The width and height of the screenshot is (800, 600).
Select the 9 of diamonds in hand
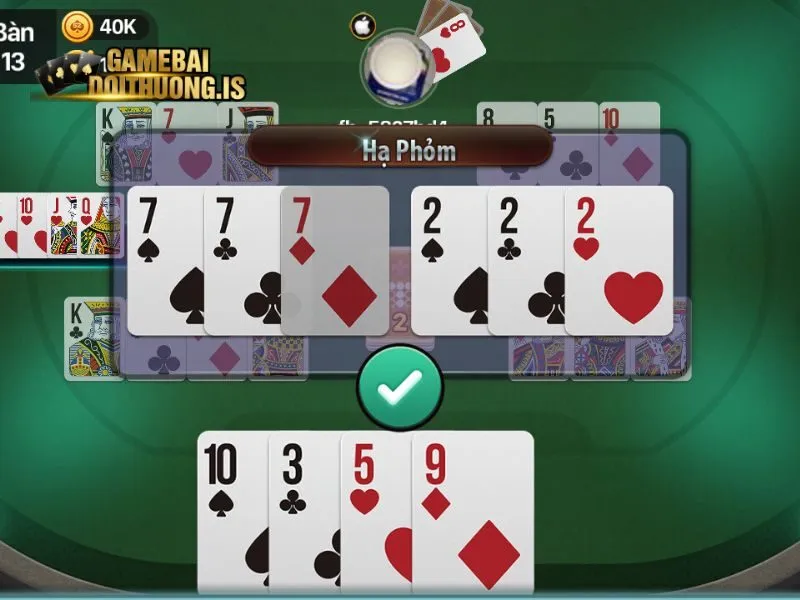click(472, 510)
